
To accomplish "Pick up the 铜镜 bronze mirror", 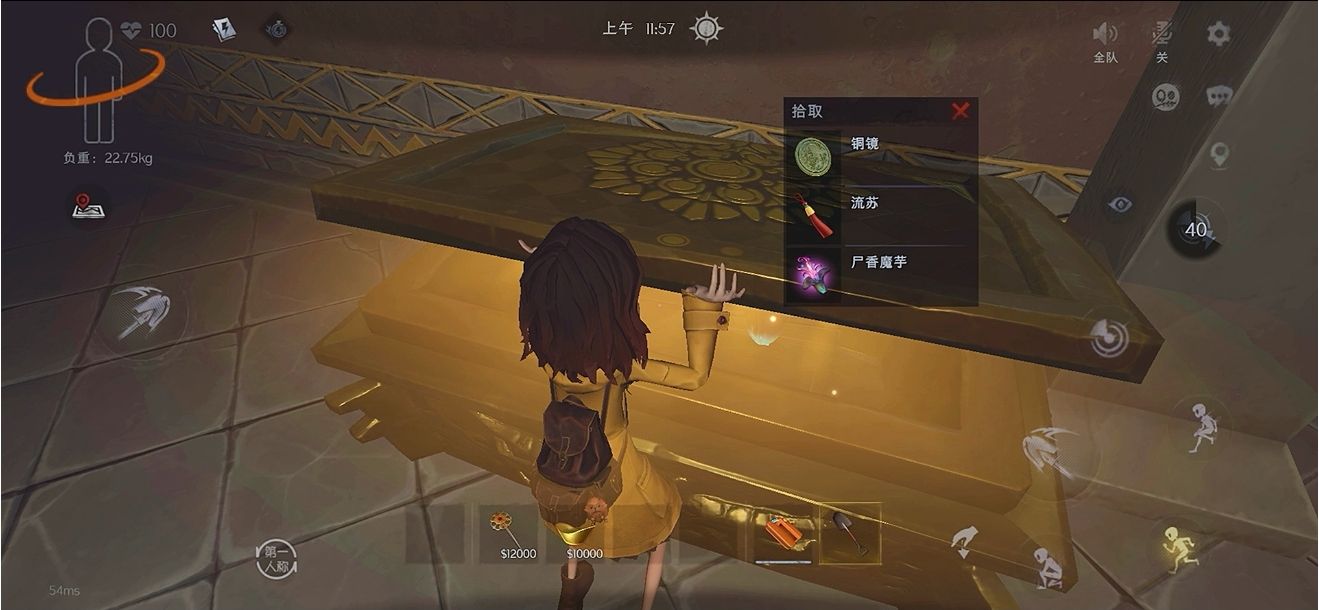I will 813,157.
